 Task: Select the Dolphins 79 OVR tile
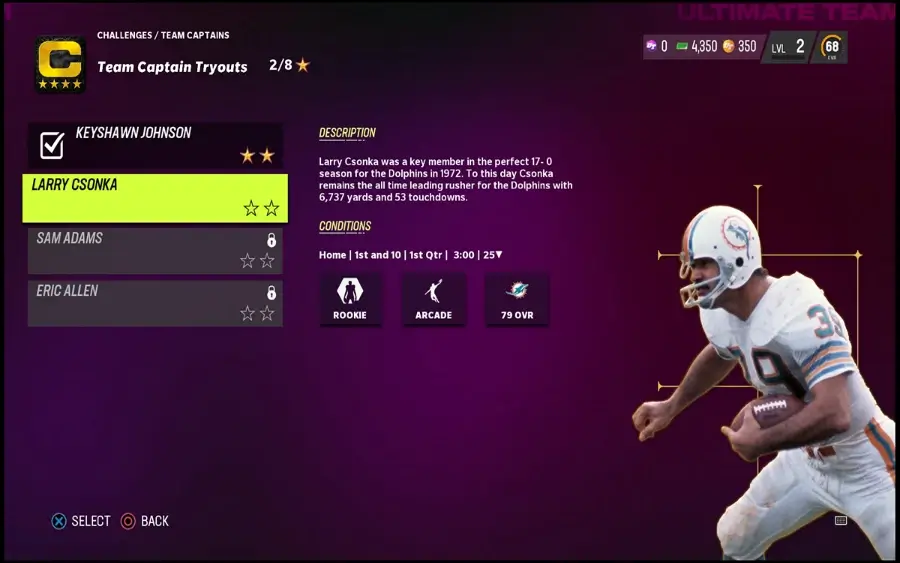pos(517,298)
